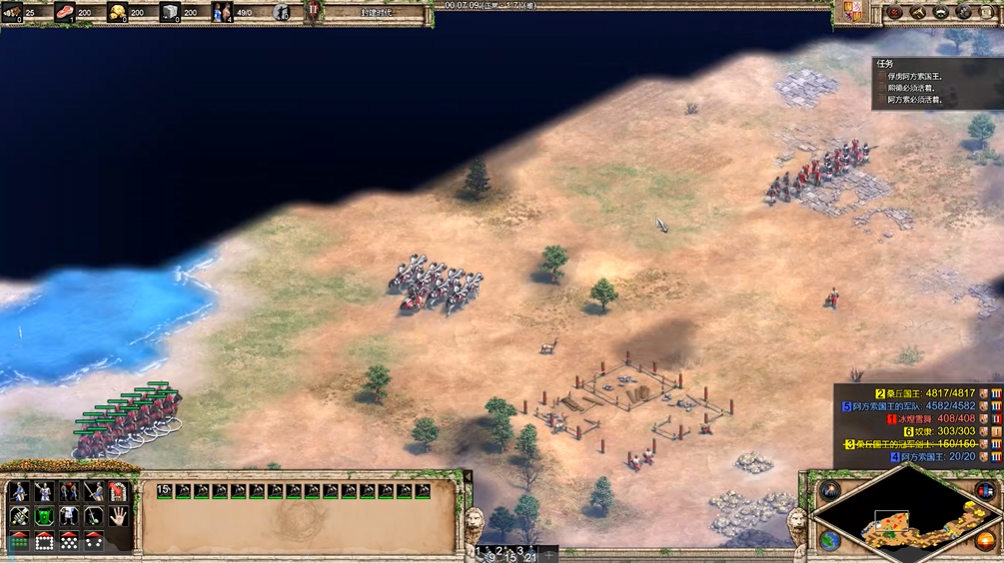Select the open hand stop command

118,516
